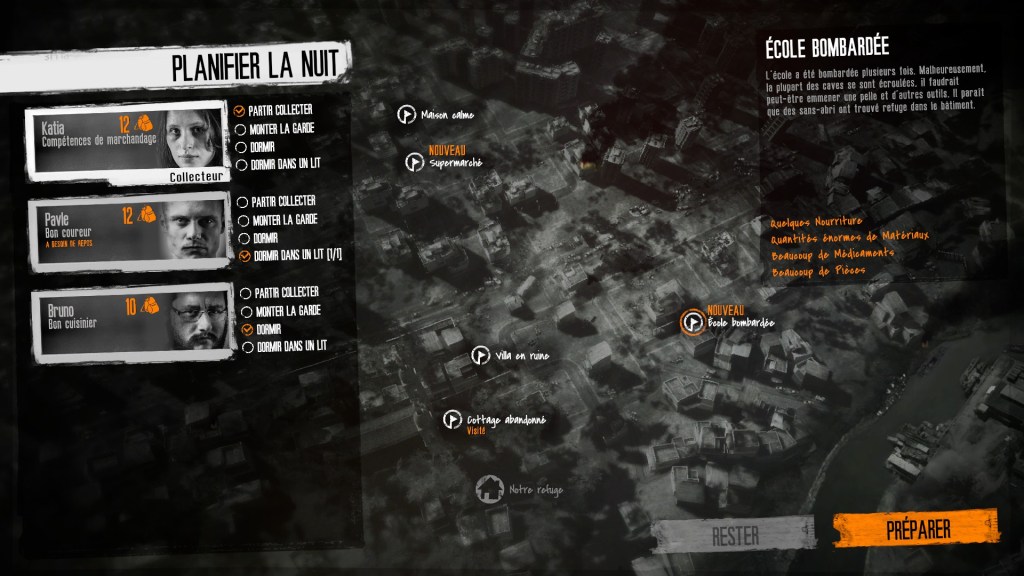1024x576 pixels.
Task: Pick plain Dormir for Pavle
Action: click(x=241, y=237)
